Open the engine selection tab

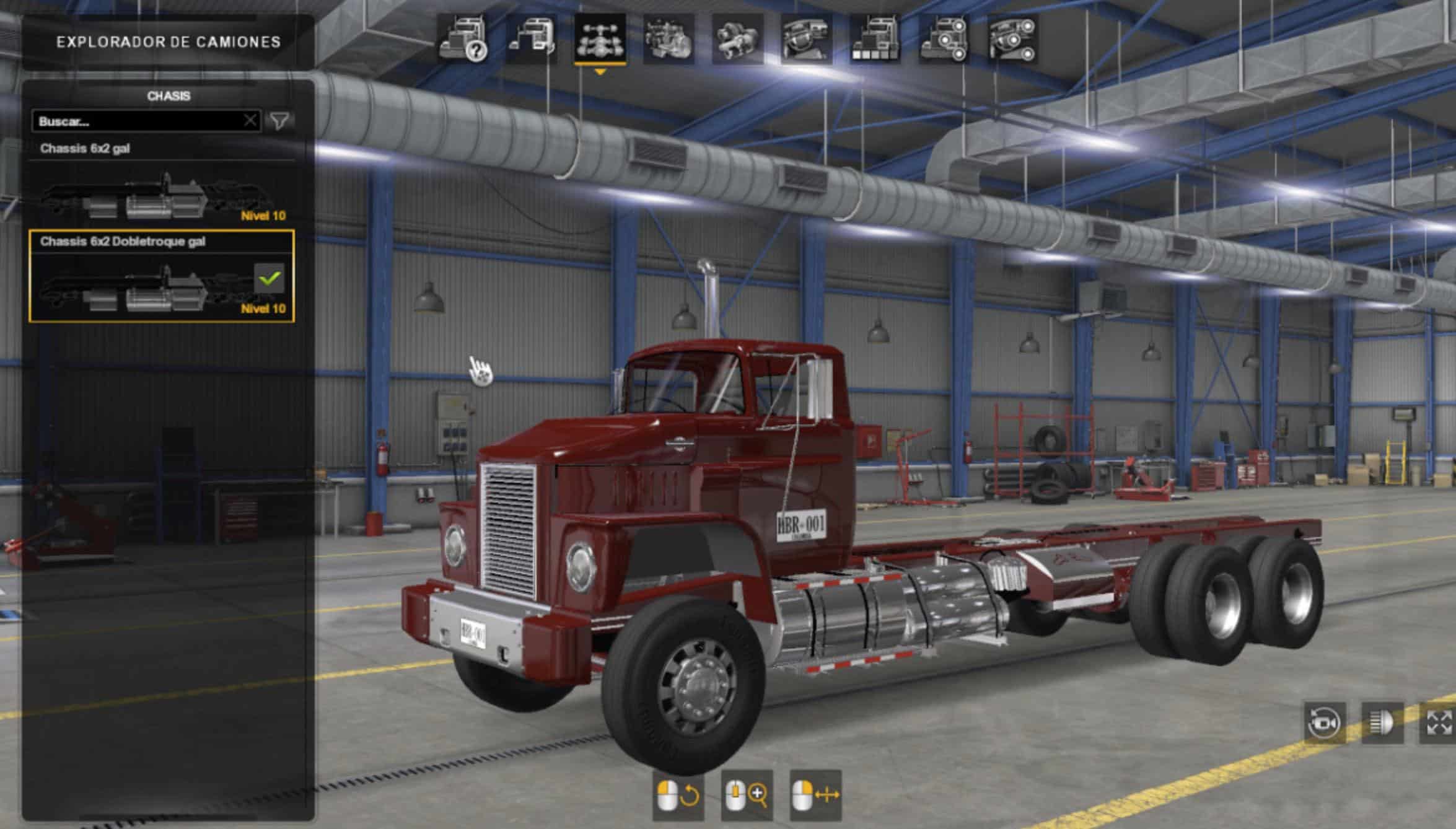669,40
